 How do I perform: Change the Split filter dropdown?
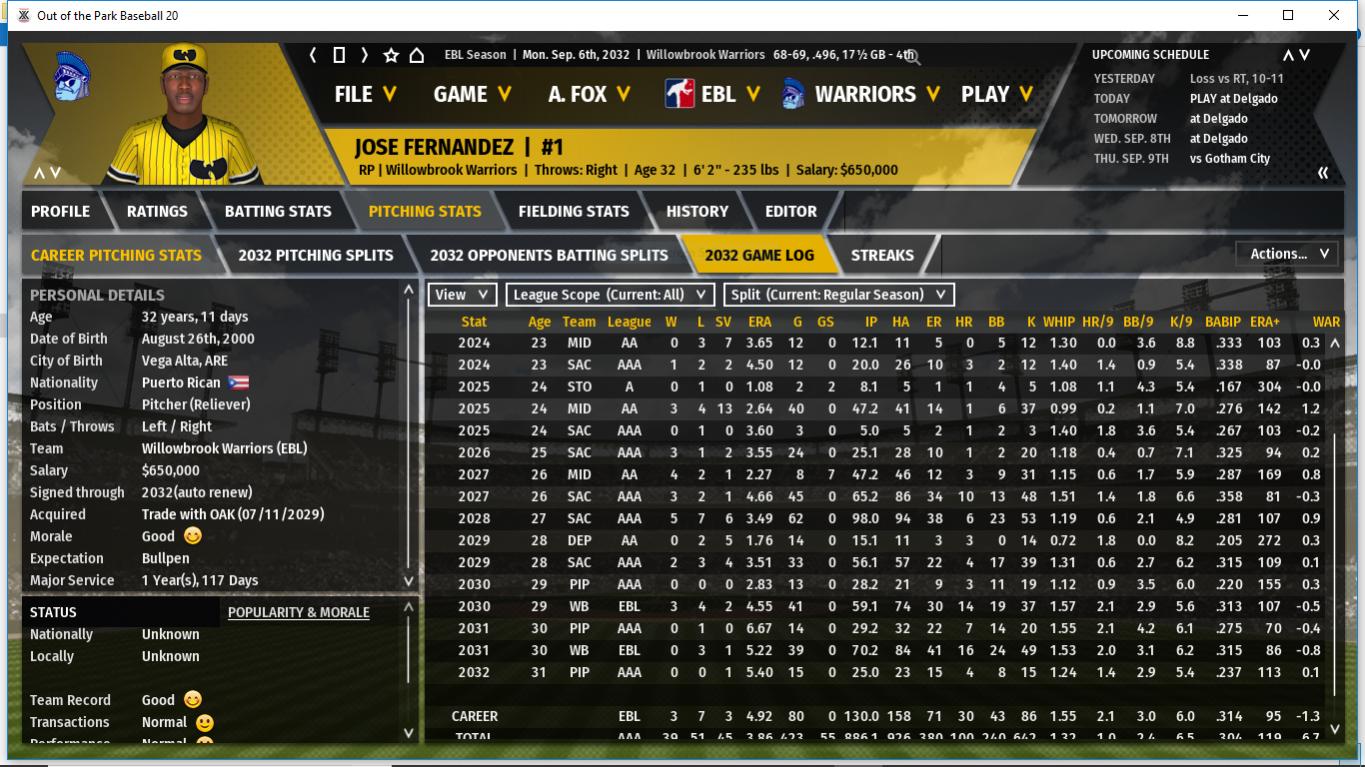(x=838, y=295)
